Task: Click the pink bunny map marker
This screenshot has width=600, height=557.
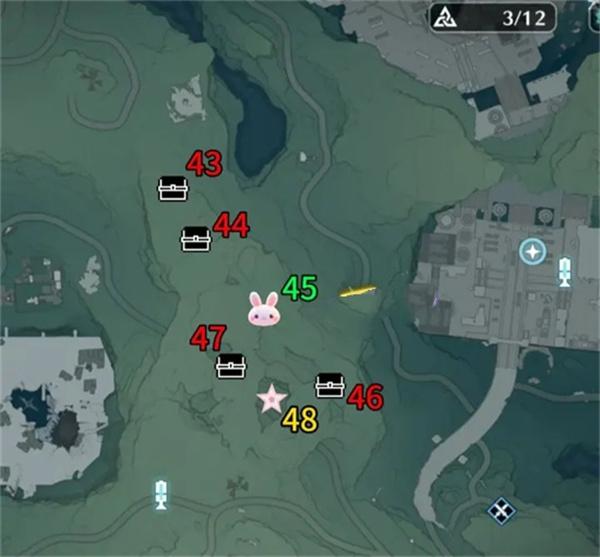Action: [x=264, y=310]
